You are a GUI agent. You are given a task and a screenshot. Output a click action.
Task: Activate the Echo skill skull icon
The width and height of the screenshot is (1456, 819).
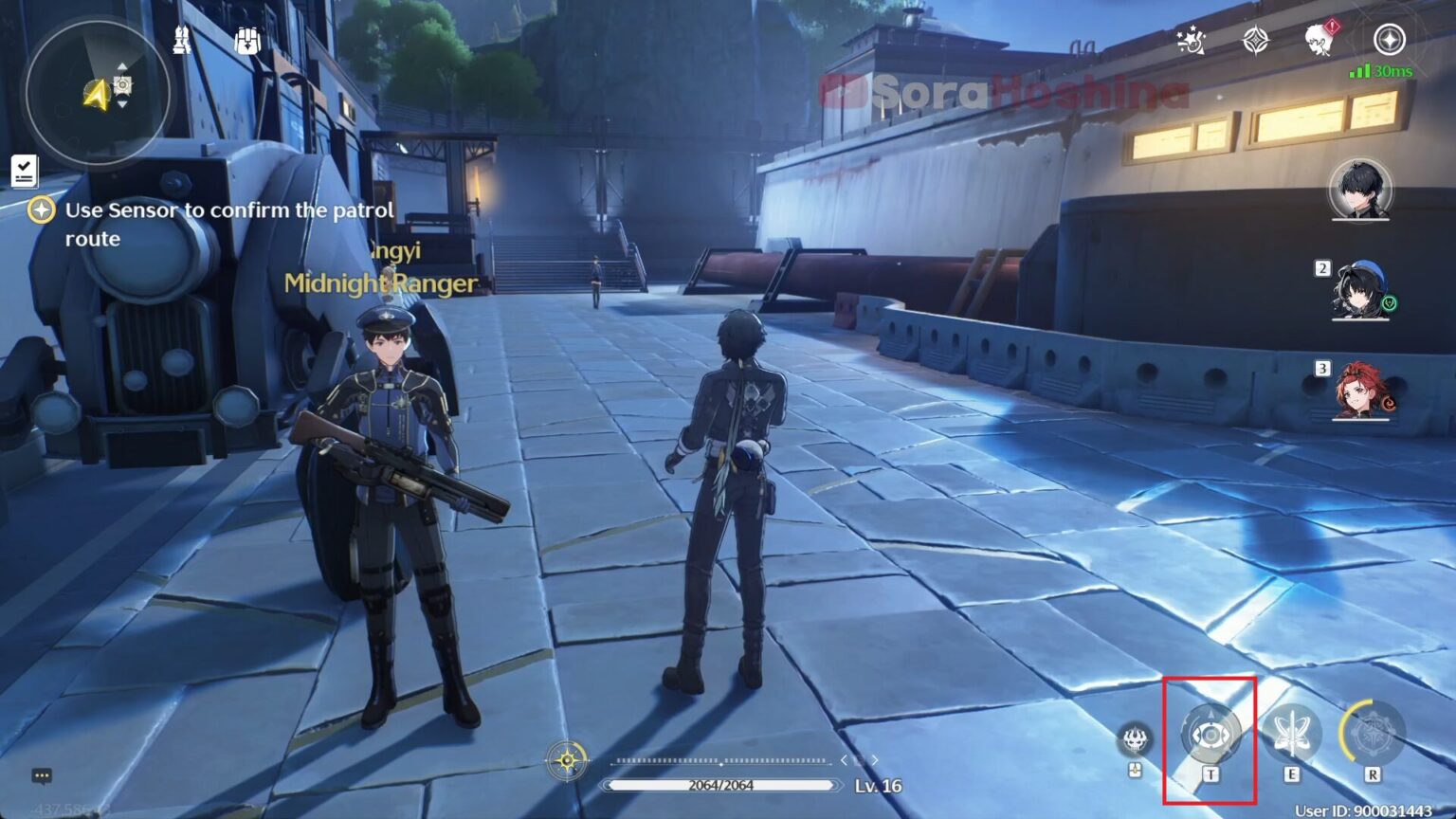tap(1135, 738)
